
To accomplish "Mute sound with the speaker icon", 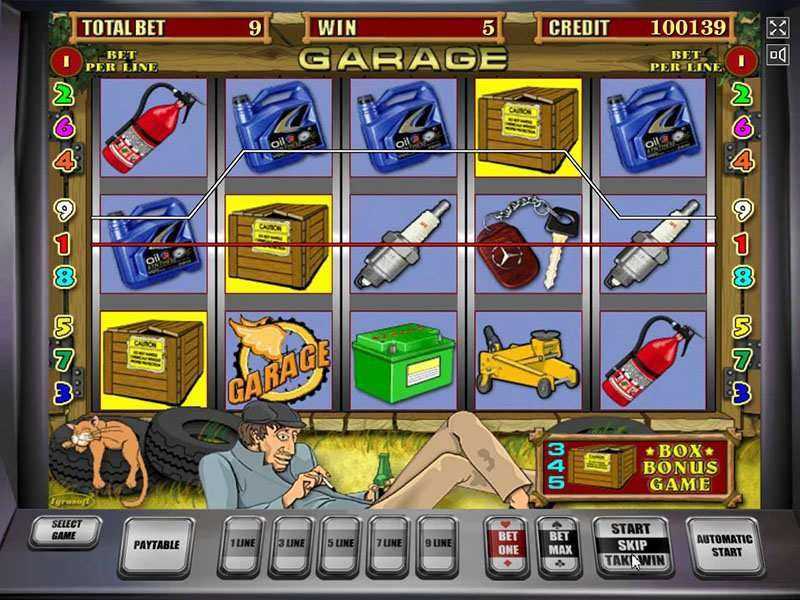I will pyautogui.click(x=777, y=56).
